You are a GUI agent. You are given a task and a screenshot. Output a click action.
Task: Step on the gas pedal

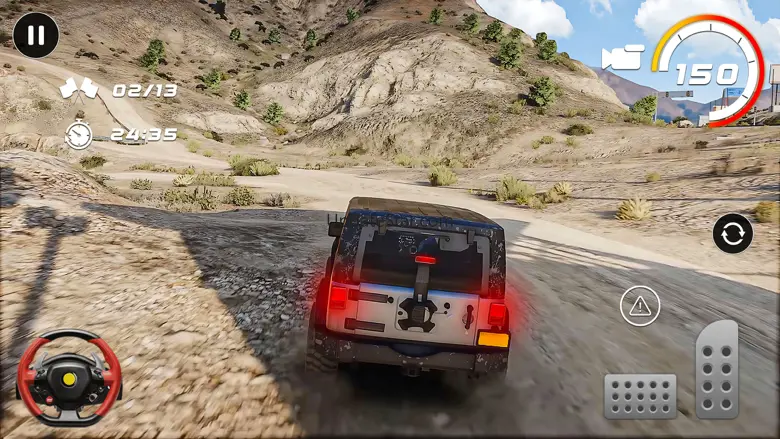(x=717, y=369)
